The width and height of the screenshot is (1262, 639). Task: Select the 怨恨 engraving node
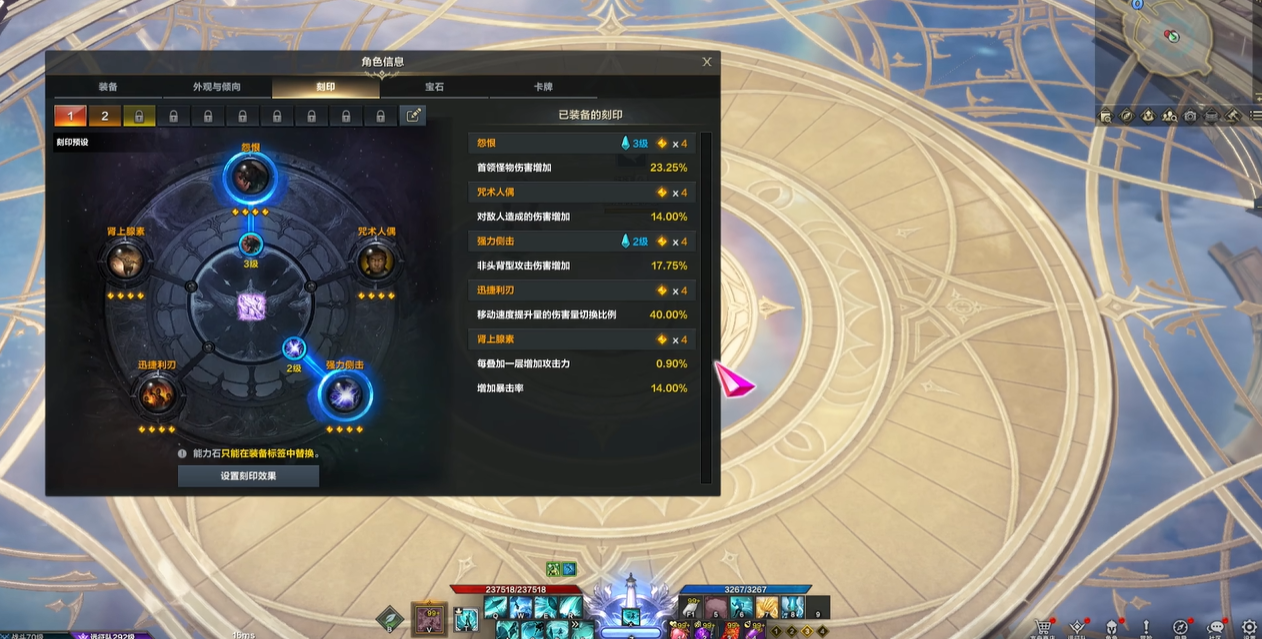249,178
